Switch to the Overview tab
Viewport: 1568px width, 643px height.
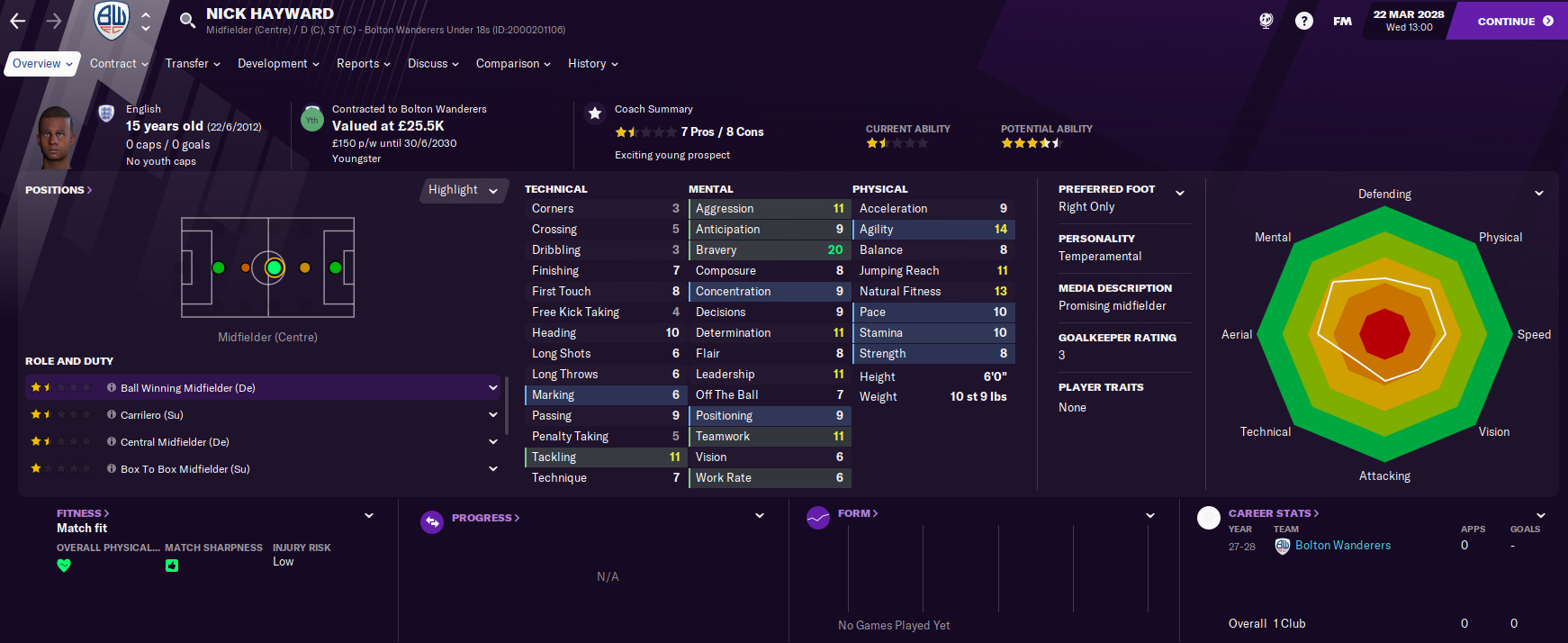click(42, 64)
